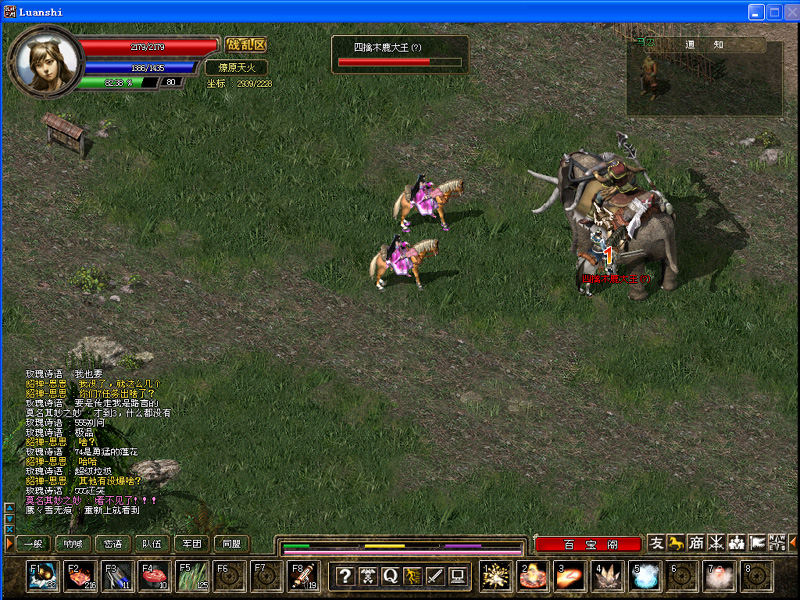Use the F1 blue potion slot
Viewport: 800px width, 600px height.
tap(43, 576)
